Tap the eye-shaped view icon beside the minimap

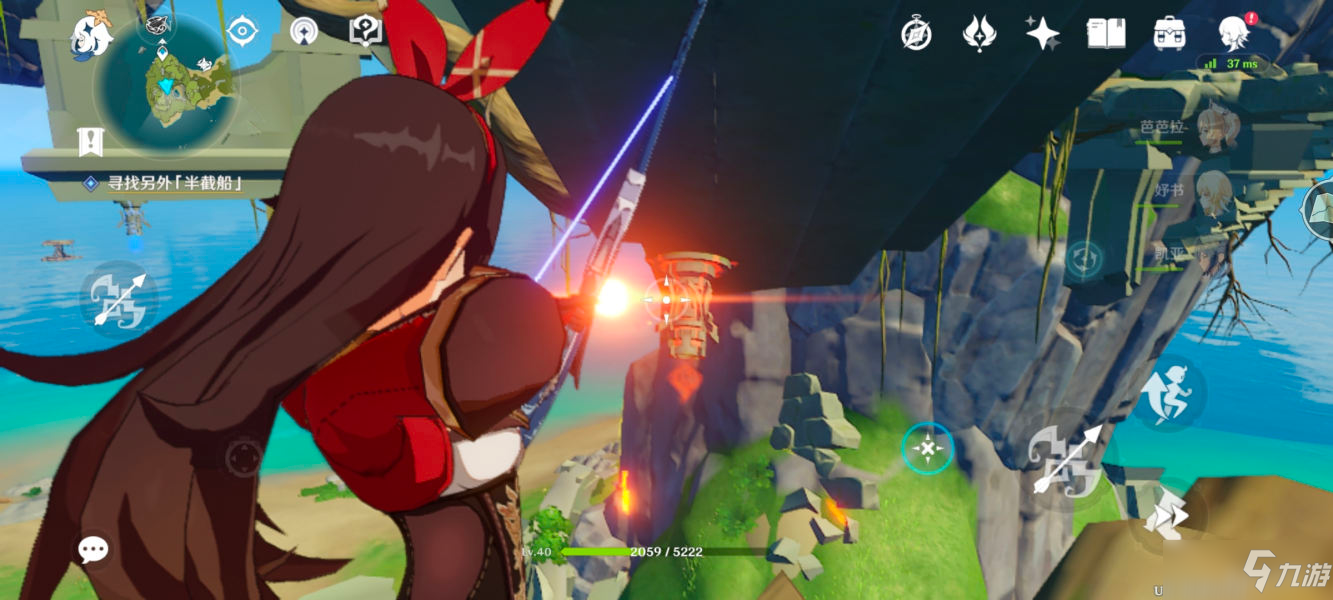point(241,31)
